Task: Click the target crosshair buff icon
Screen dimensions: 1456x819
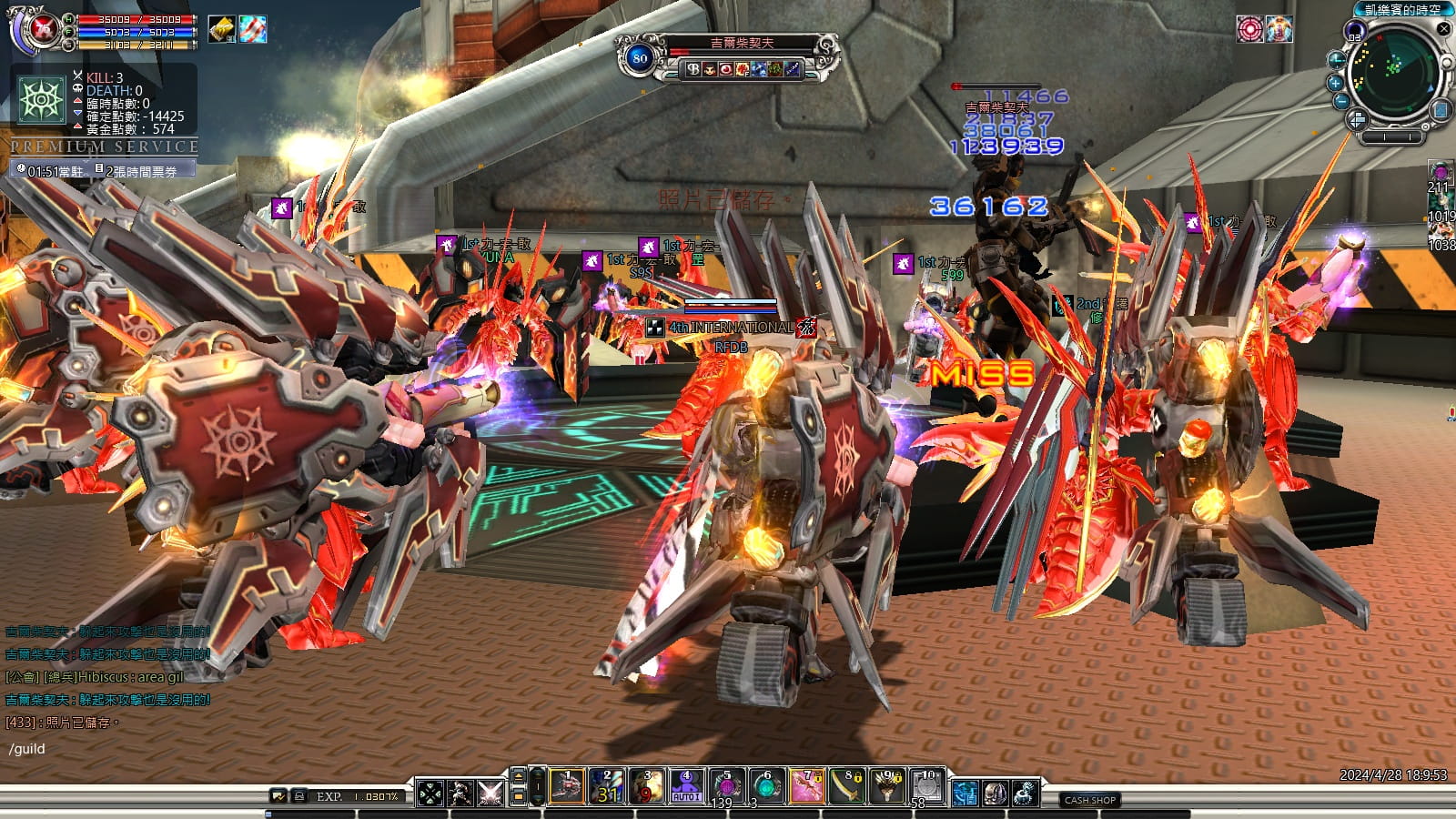Action: [x=1249, y=29]
